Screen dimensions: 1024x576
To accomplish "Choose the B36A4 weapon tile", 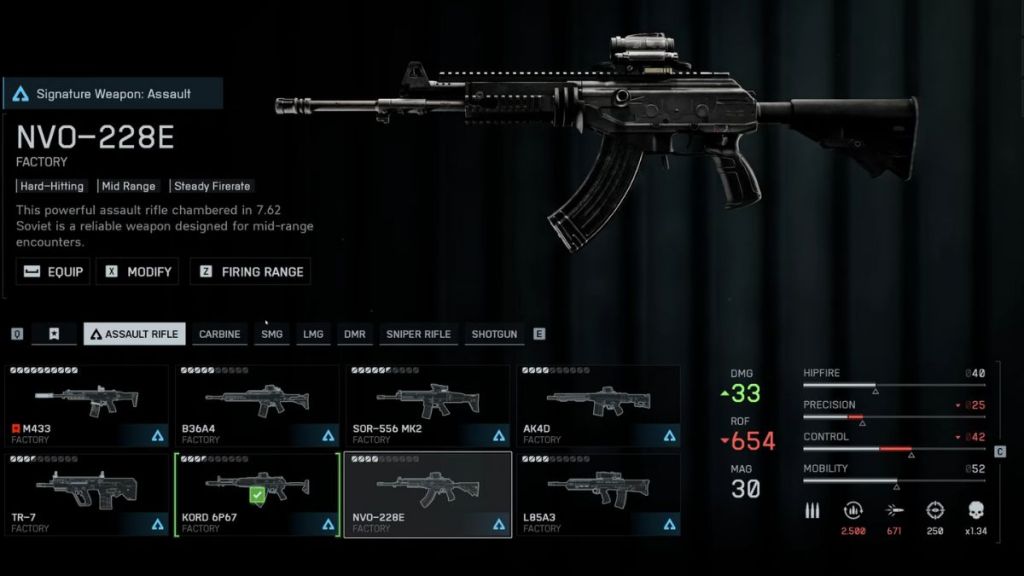I will point(257,405).
